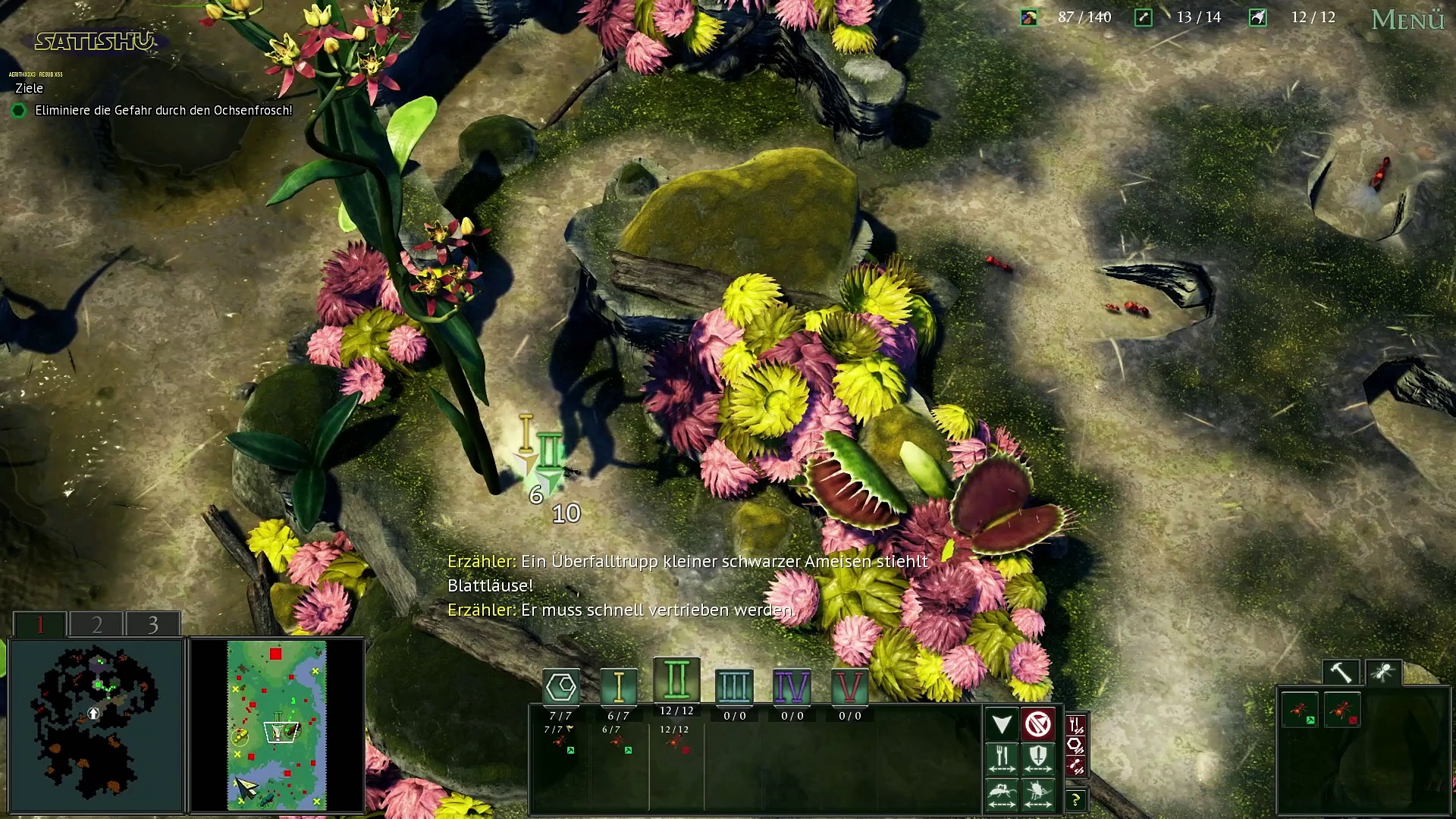1456x819 pixels.
Task: Activate the shield-and-sword command
Action: point(1038,758)
